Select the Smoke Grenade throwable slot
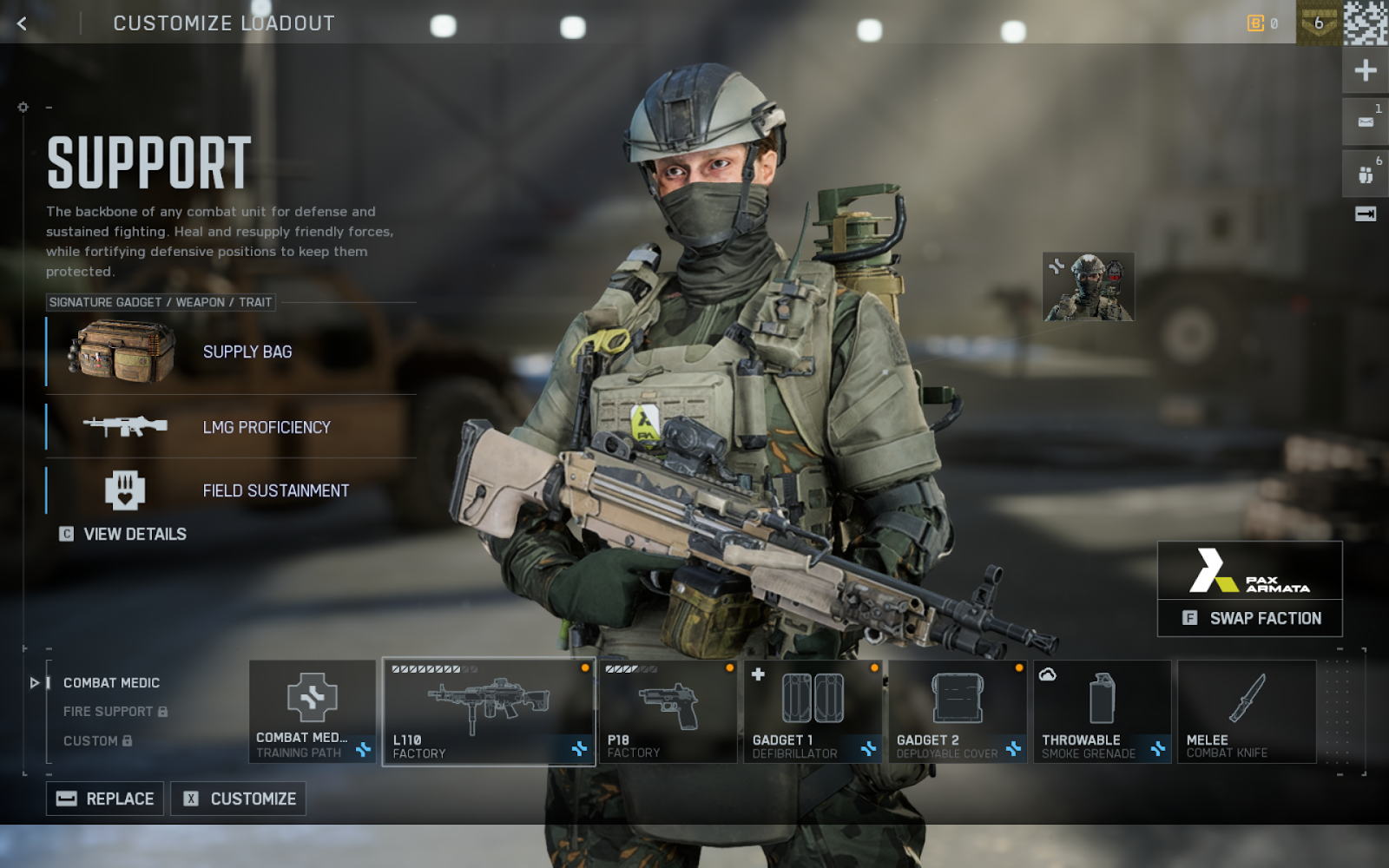Image resolution: width=1389 pixels, height=868 pixels. tap(1102, 712)
